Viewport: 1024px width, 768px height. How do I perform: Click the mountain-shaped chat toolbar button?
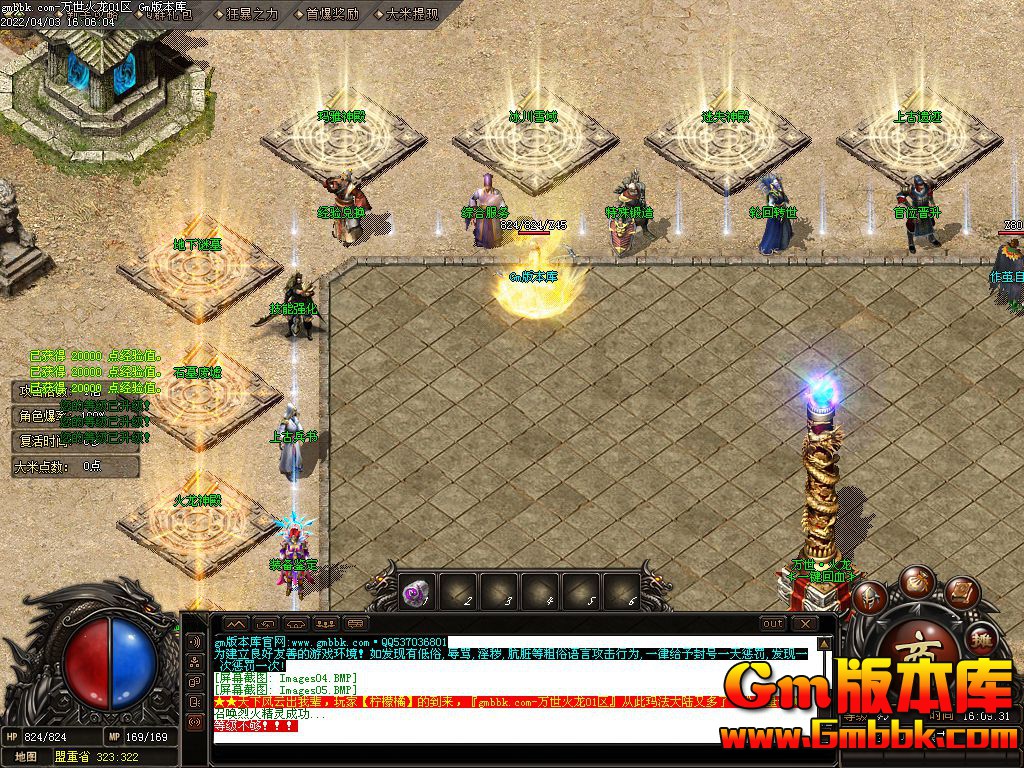pos(237,624)
